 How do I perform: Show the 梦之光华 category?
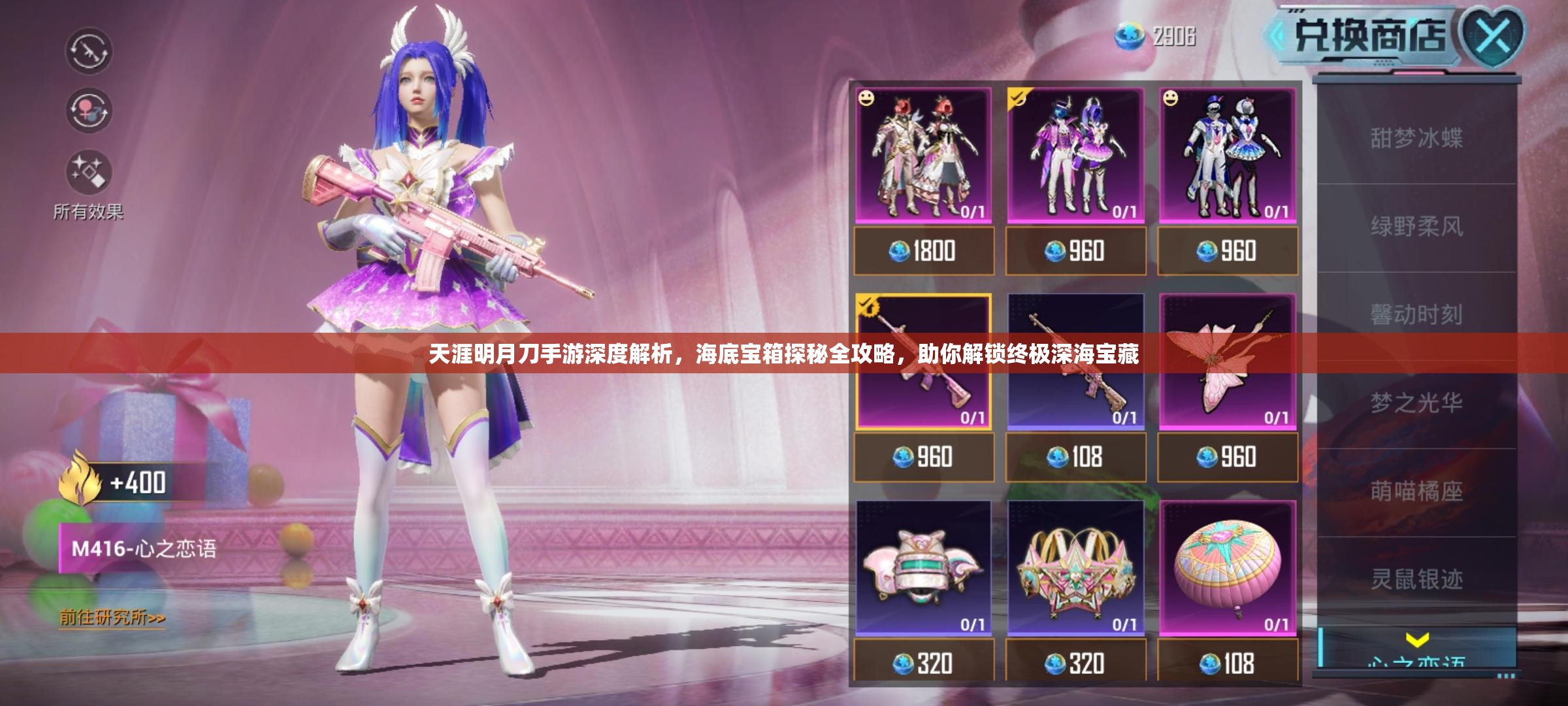1416,403
